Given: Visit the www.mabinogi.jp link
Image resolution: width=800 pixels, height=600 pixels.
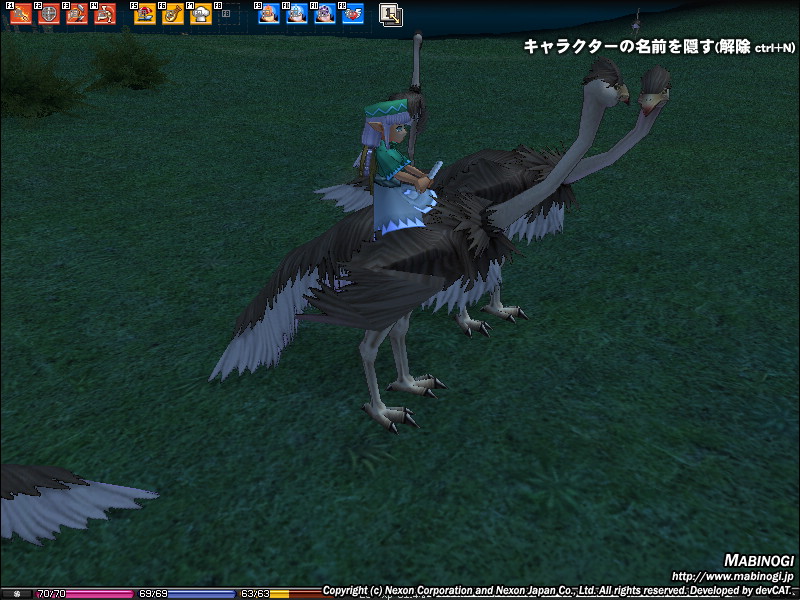Looking at the screenshot, I should pyautogui.click(x=732, y=576).
